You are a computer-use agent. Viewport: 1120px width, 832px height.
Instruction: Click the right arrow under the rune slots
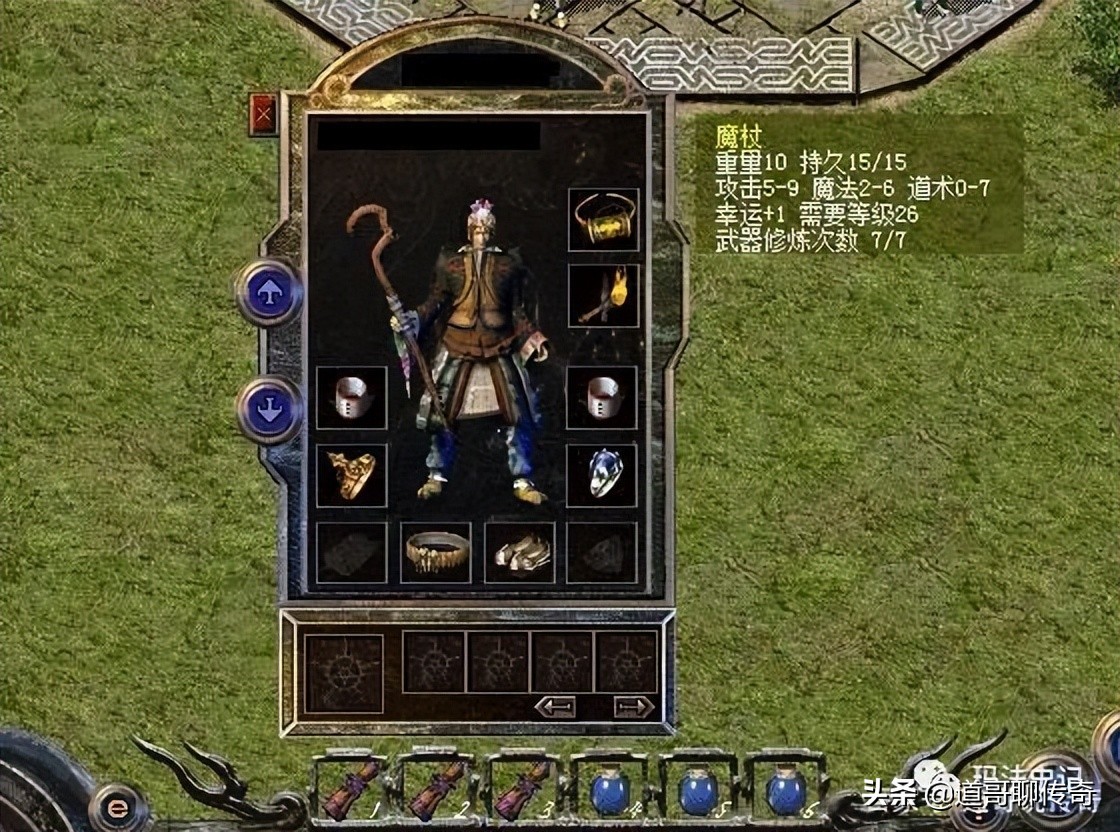point(633,706)
